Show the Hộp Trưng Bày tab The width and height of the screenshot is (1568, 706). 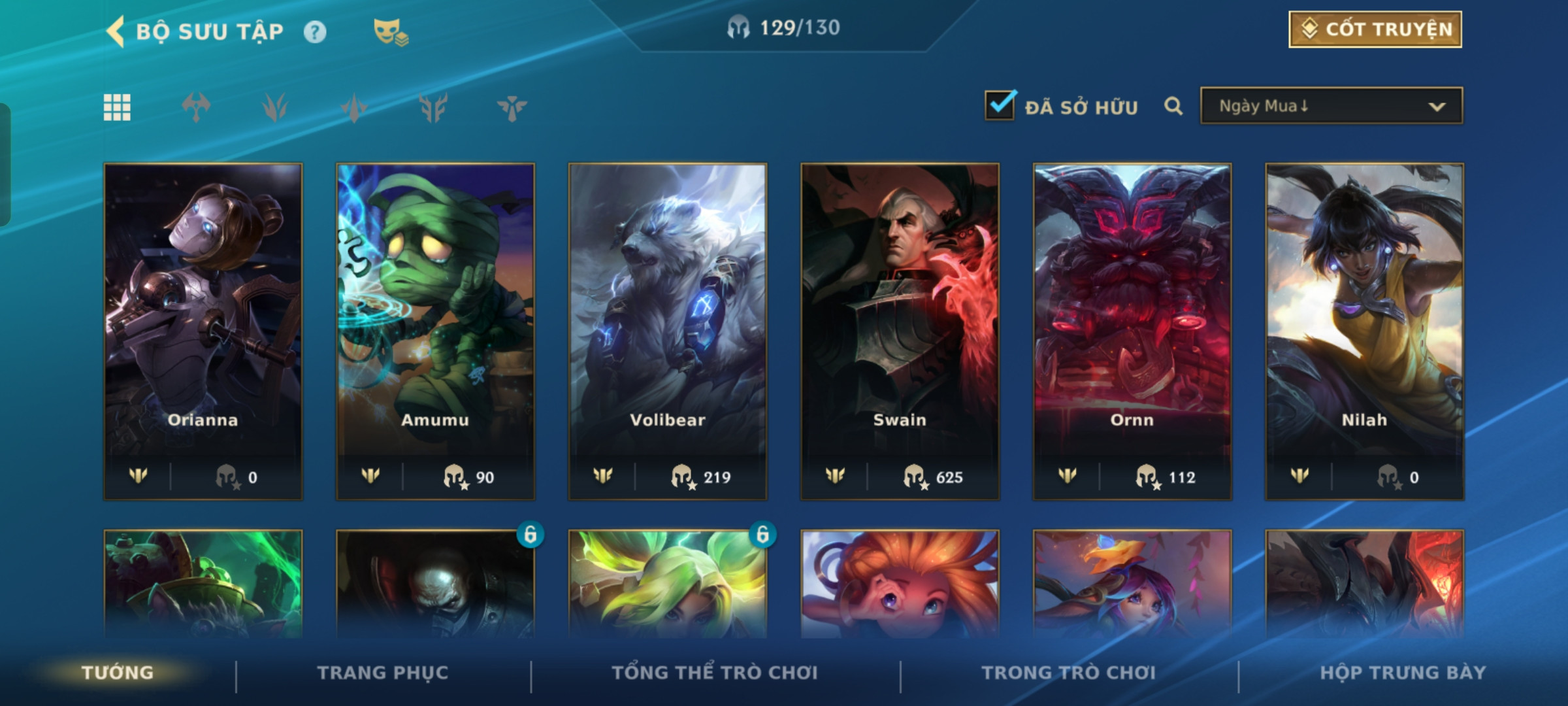(x=1403, y=673)
